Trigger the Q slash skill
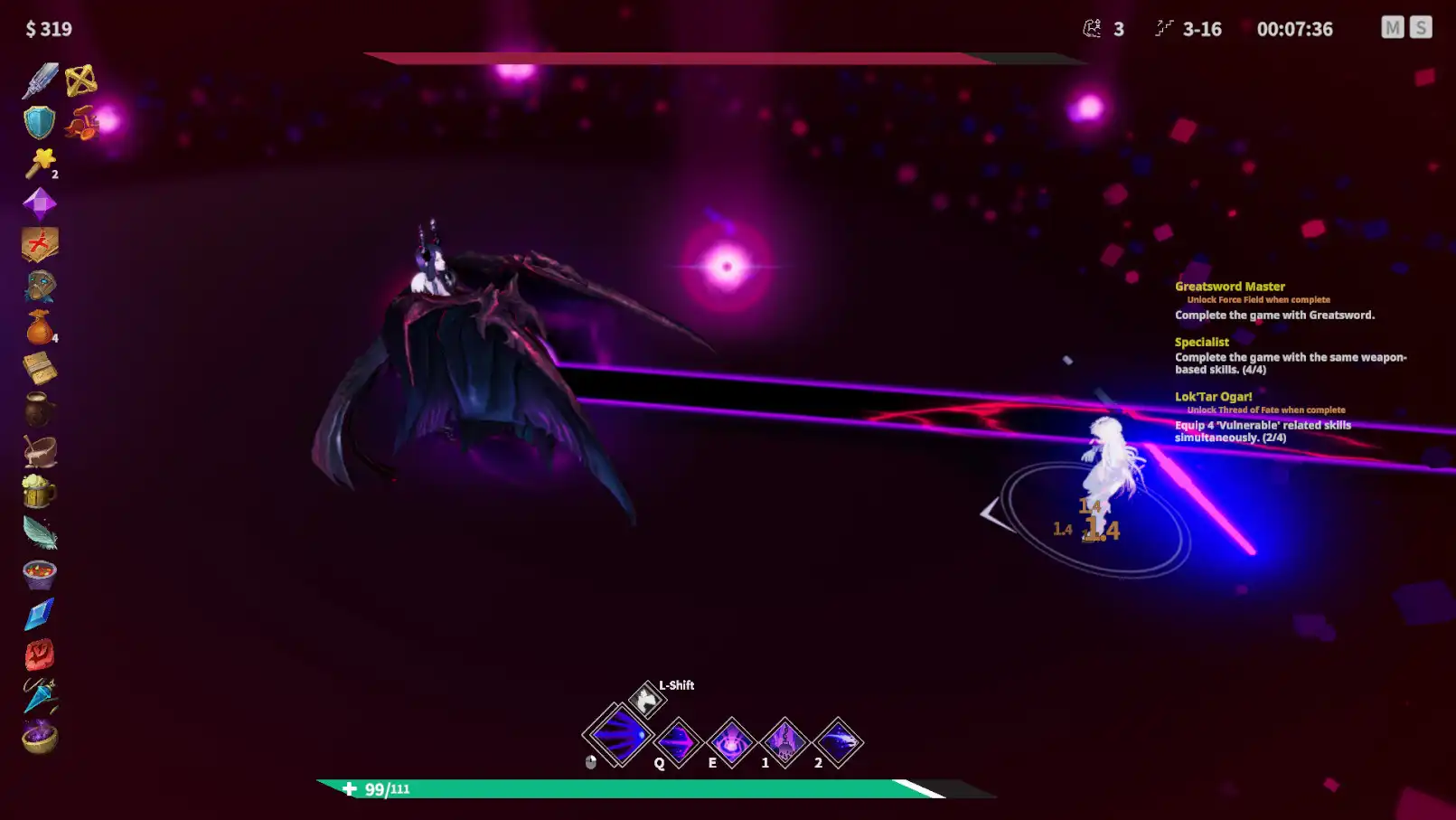The width and height of the screenshot is (1456, 820). (x=678, y=742)
